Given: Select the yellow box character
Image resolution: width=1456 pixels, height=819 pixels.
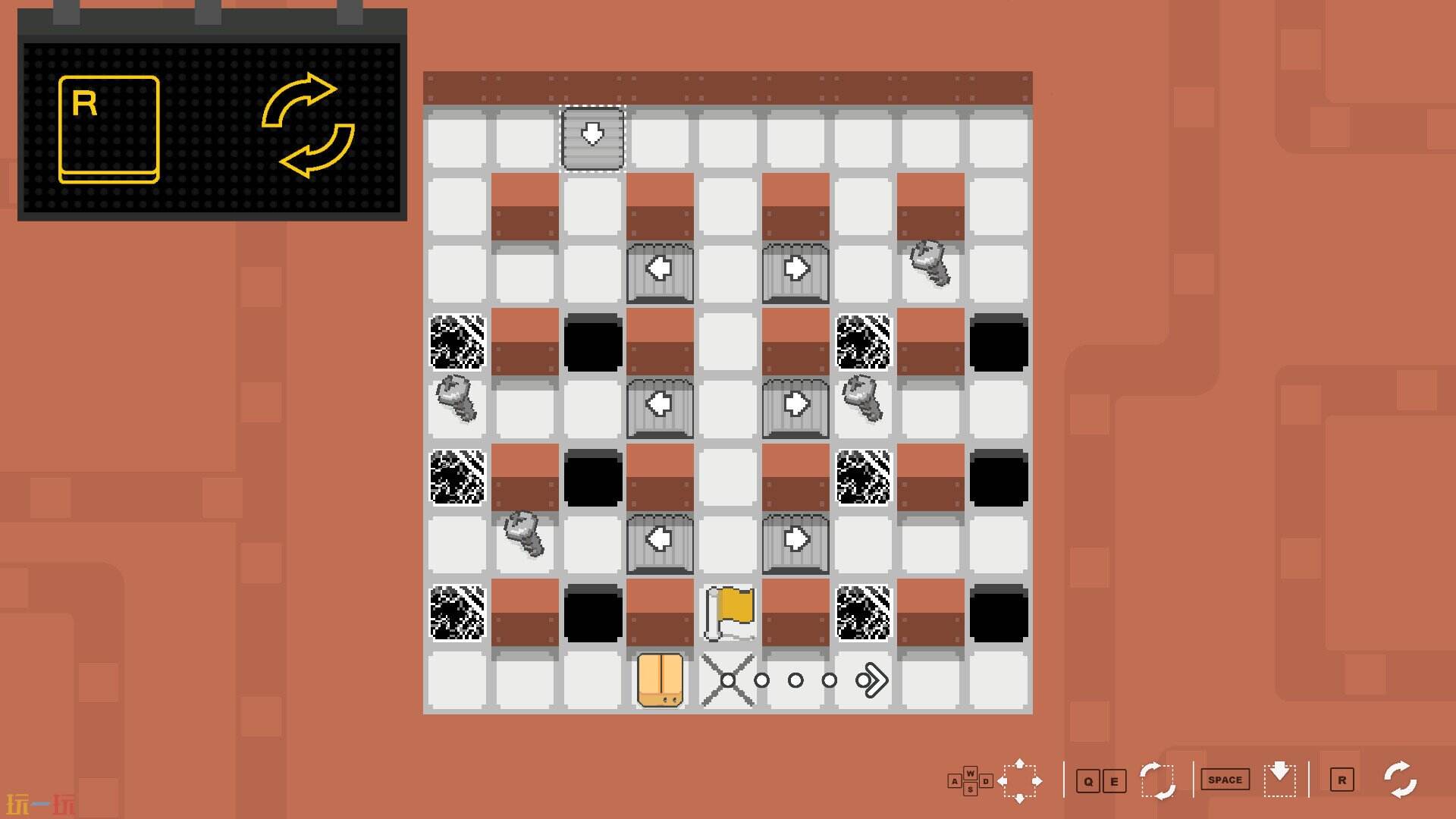Looking at the screenshot, I should tap(660, 680).
